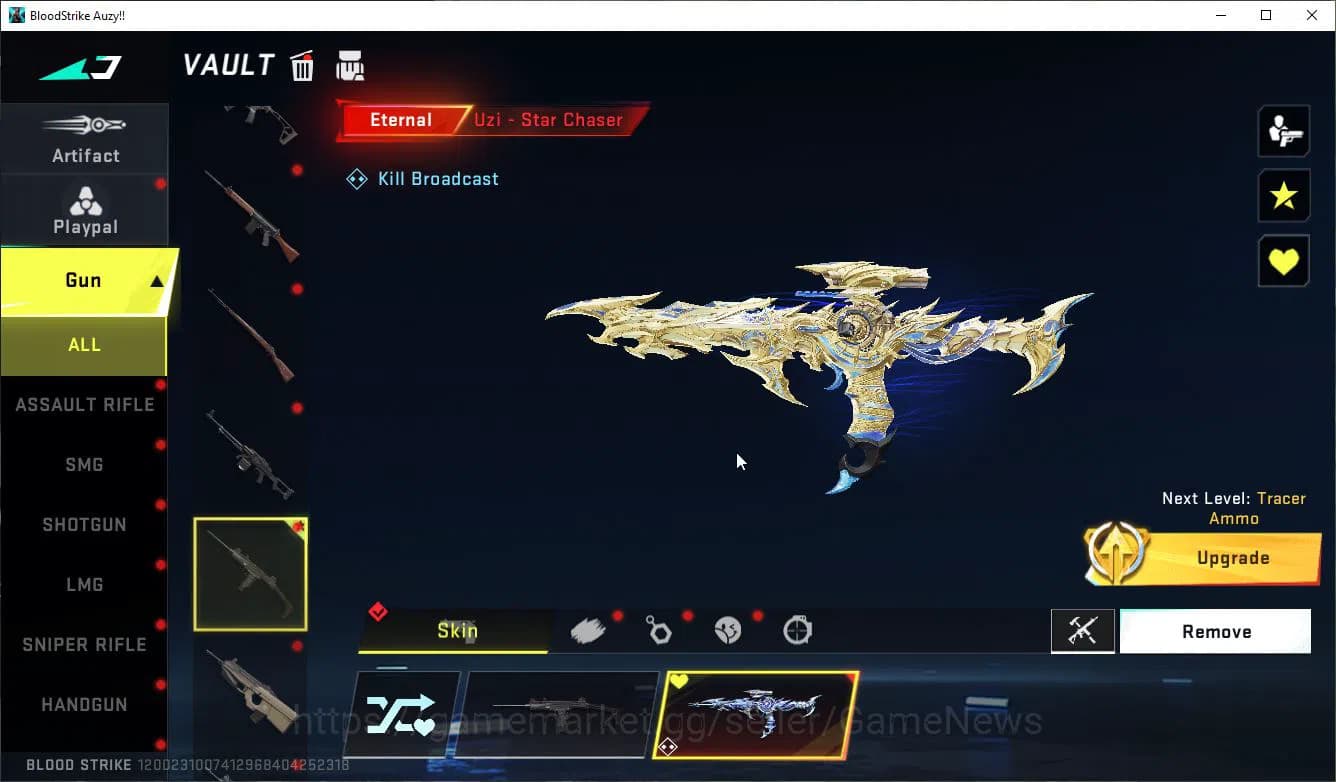Image resolution: width=1336 pixels, height=782 pixels.
Task: Toggle the Kill Broadcast option
Action: point(422,178)
